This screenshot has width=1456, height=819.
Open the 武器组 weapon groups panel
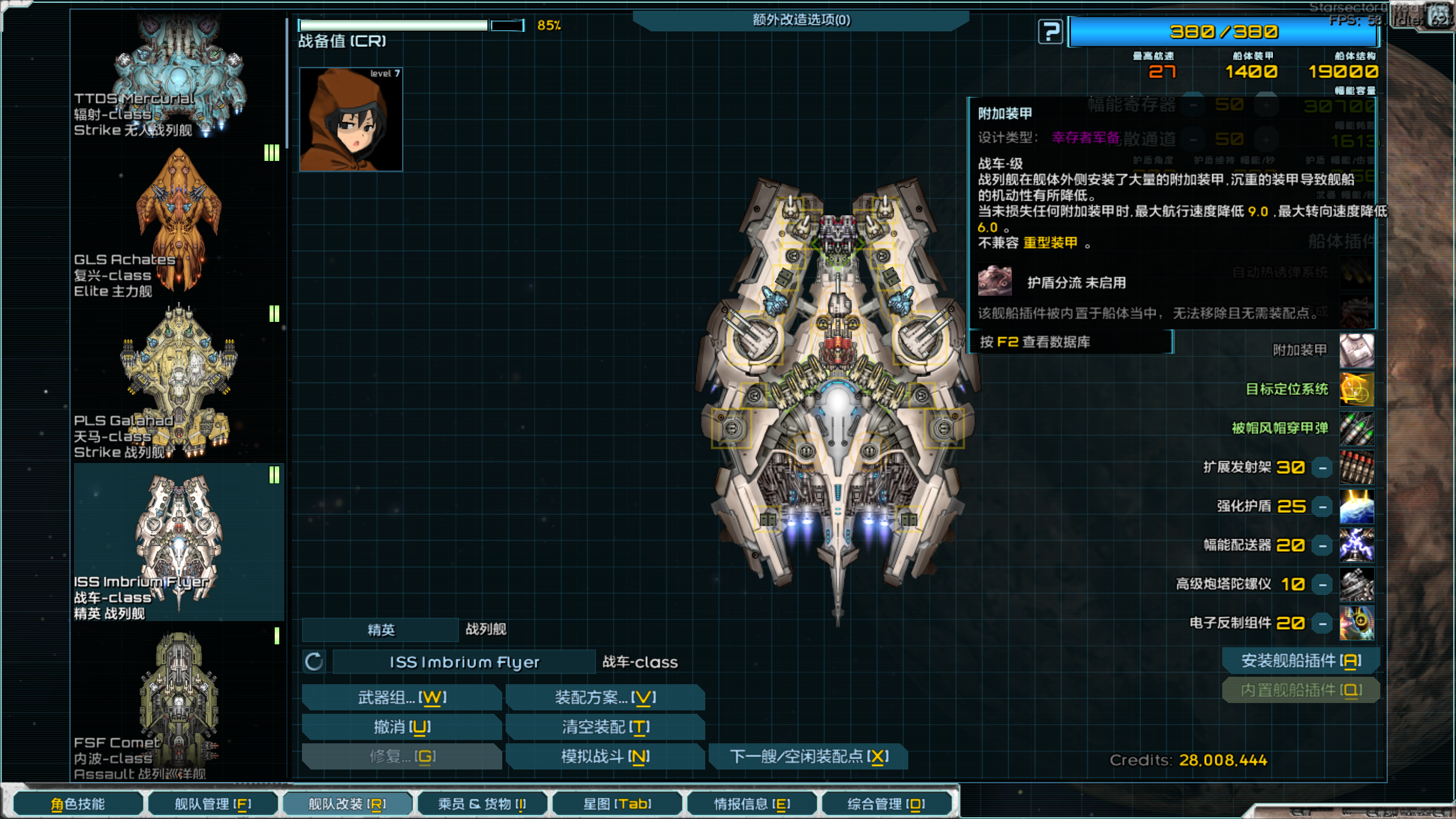click(402, 697)
